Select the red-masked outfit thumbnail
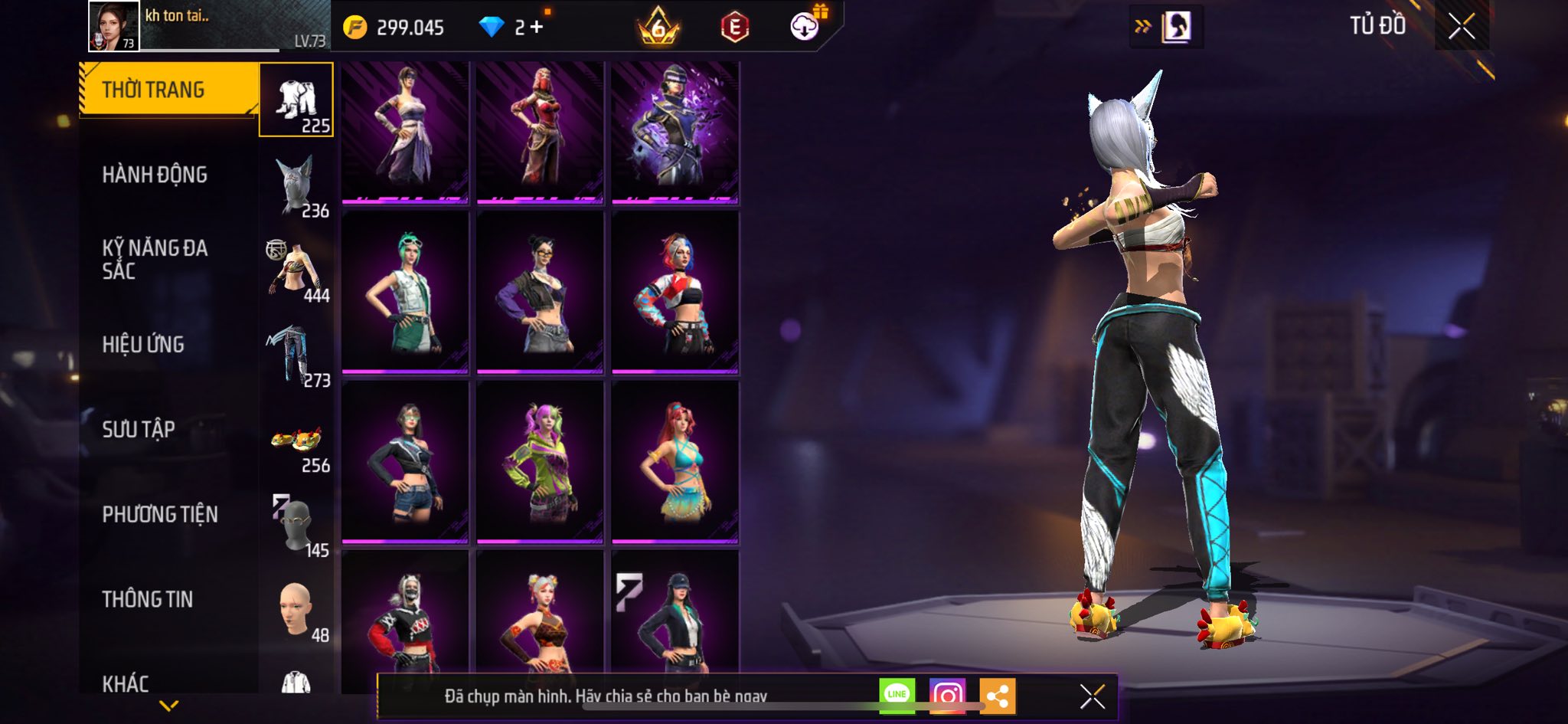This screenshot has width=1568, height=724. 540,133
